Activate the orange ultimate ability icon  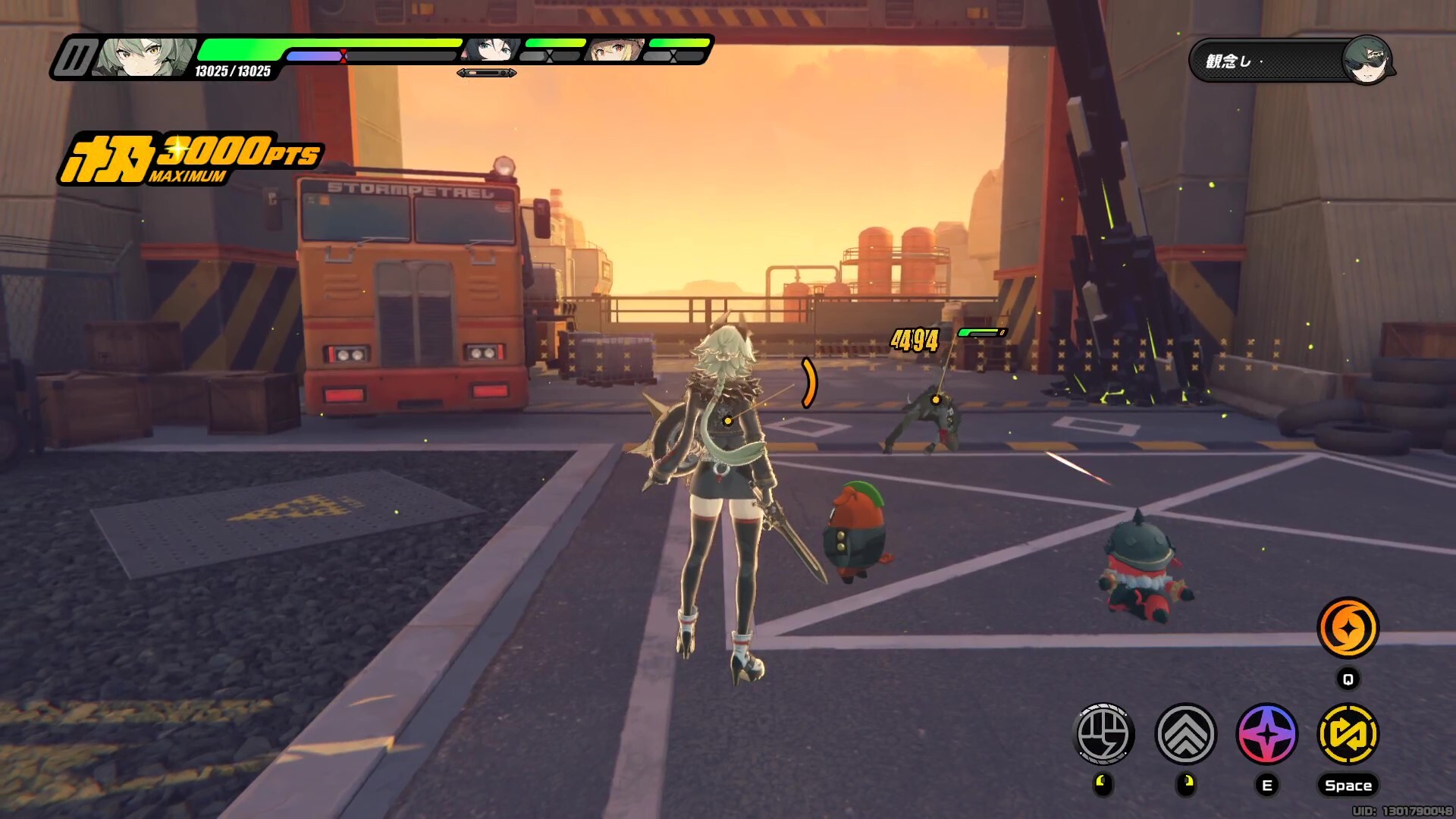click(1348, 628)
